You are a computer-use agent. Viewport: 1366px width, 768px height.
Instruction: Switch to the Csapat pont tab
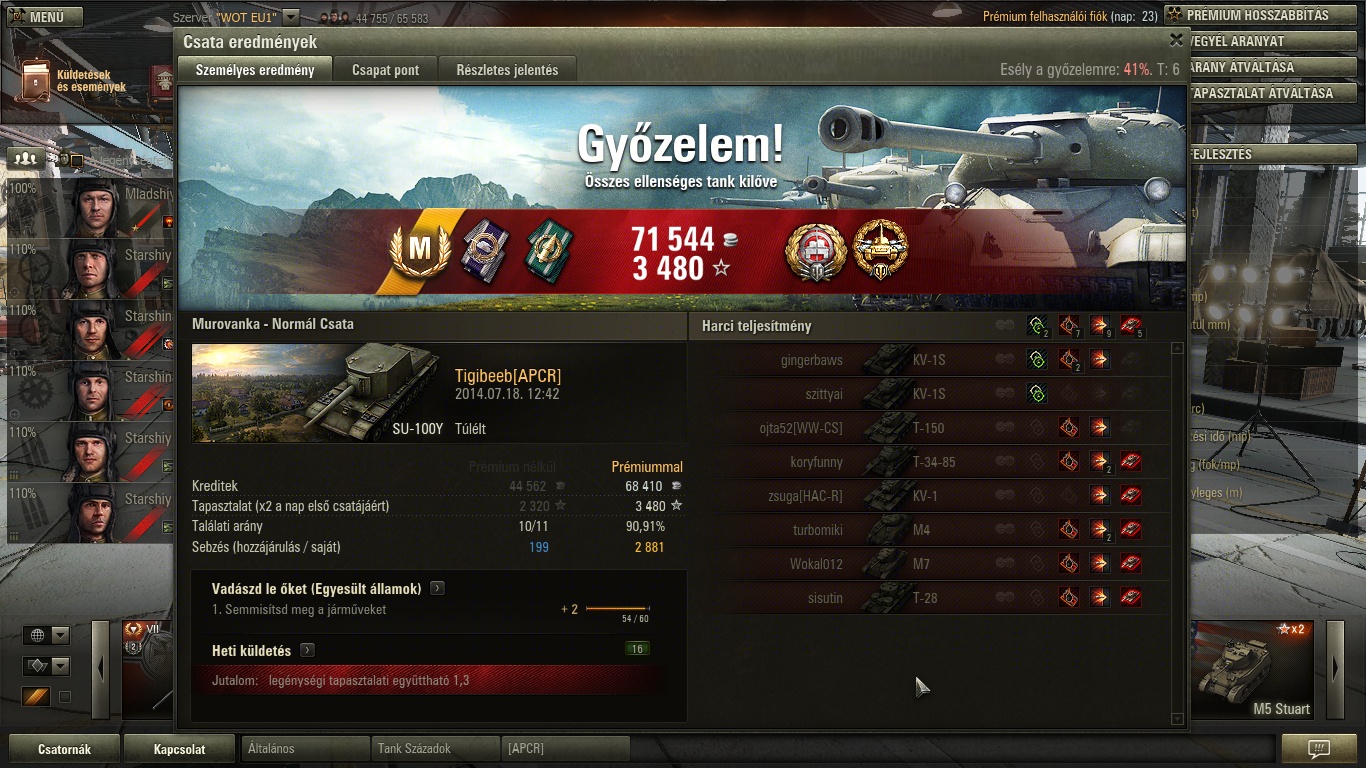click(x=385, y=70)
